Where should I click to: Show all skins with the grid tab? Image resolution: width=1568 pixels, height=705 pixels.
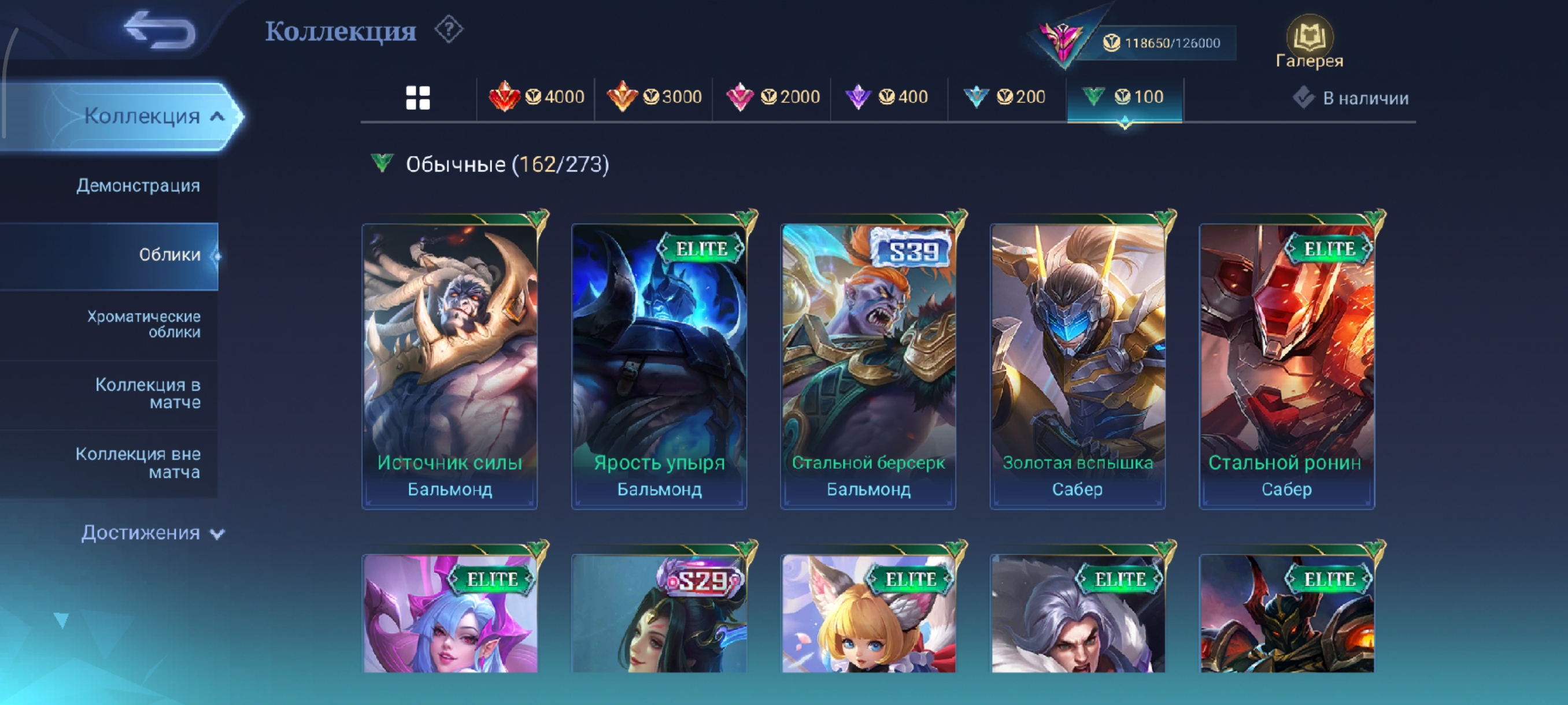tap(417, 97)
